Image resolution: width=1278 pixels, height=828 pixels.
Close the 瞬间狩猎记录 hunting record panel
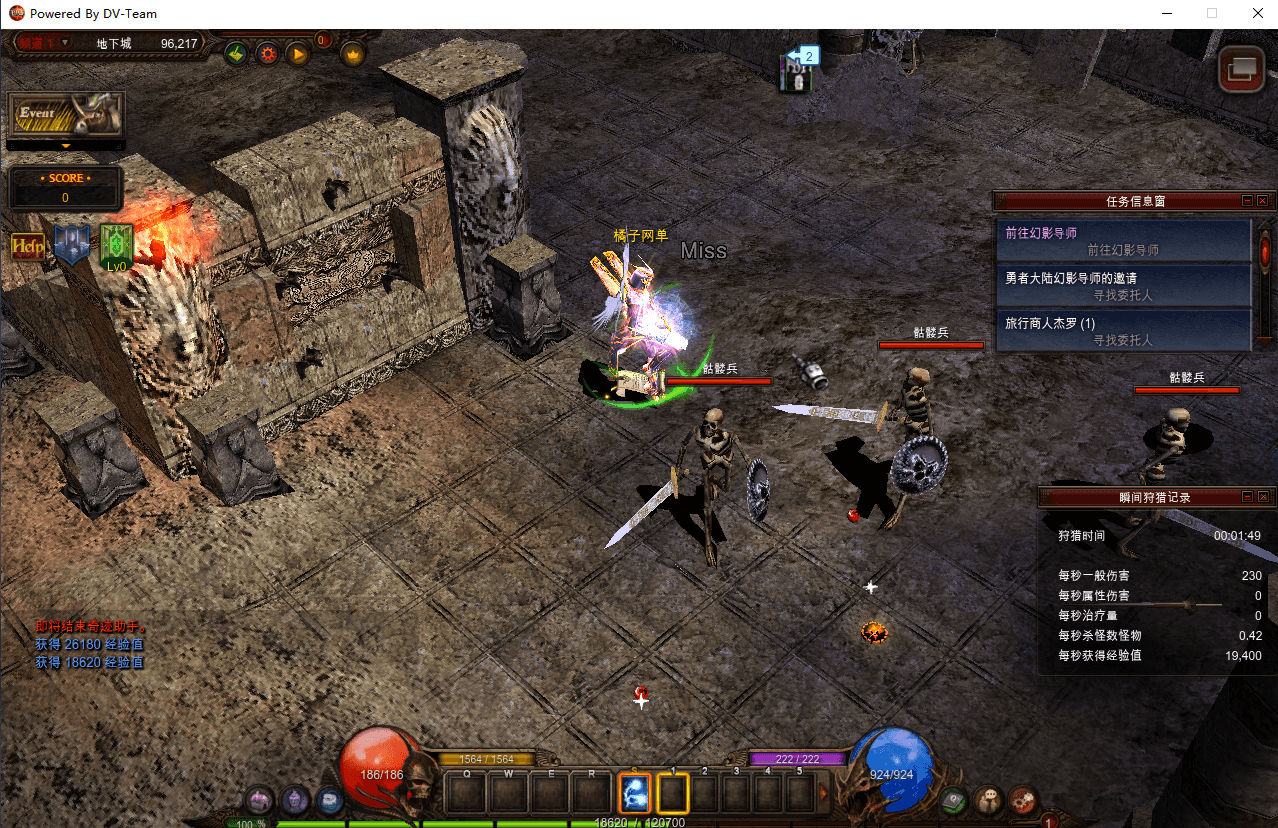(1262, 497)
